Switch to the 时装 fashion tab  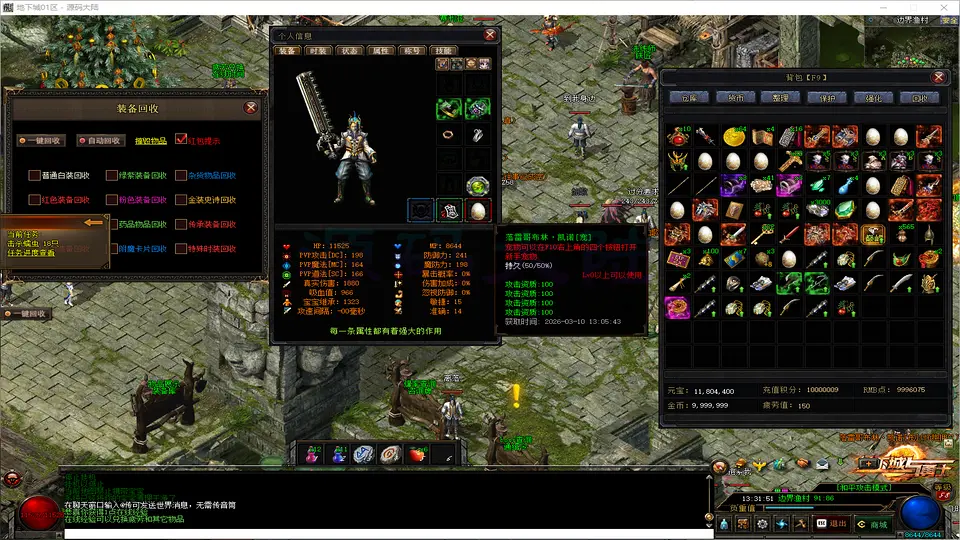(318, 50)
